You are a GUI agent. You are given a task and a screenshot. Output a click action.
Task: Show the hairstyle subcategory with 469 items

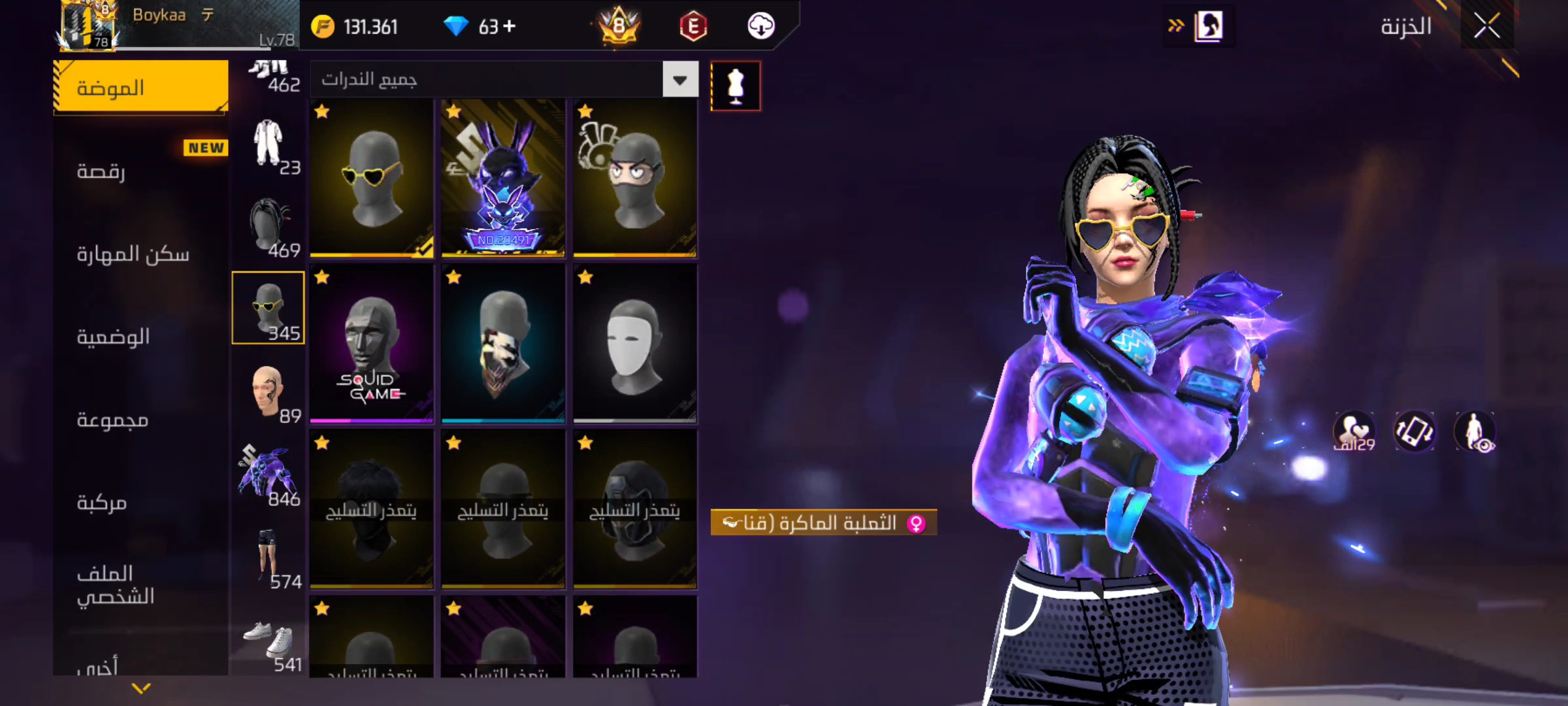[269, 226]
